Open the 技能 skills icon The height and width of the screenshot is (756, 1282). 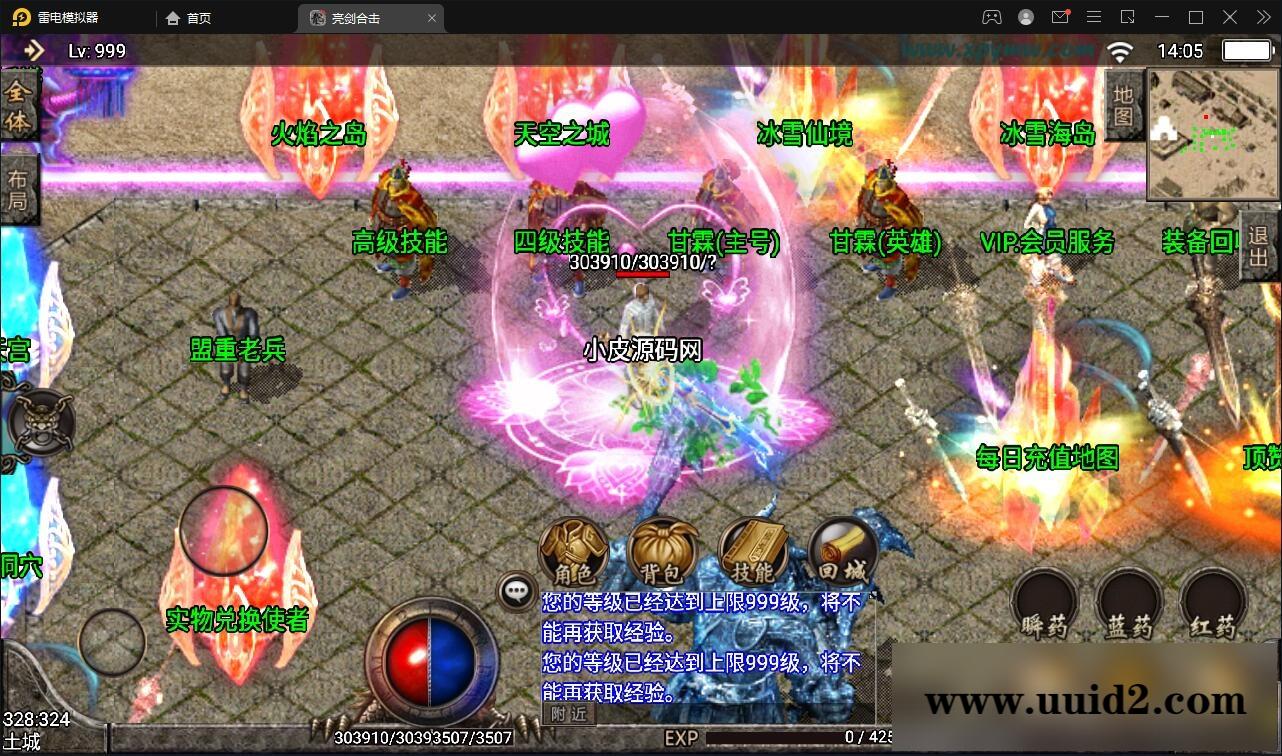[751, 552]
